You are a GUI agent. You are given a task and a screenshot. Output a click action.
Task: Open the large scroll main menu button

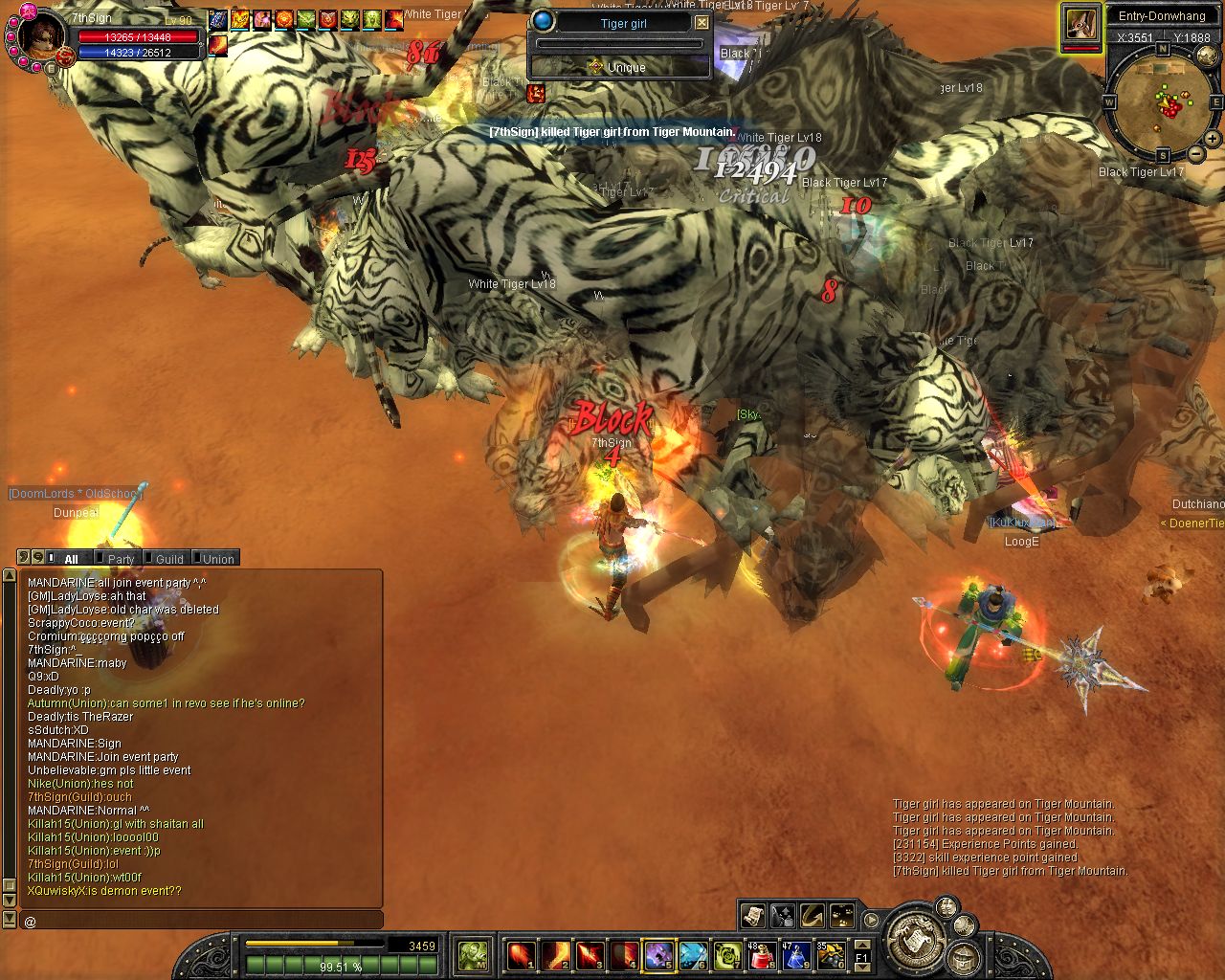914,937
